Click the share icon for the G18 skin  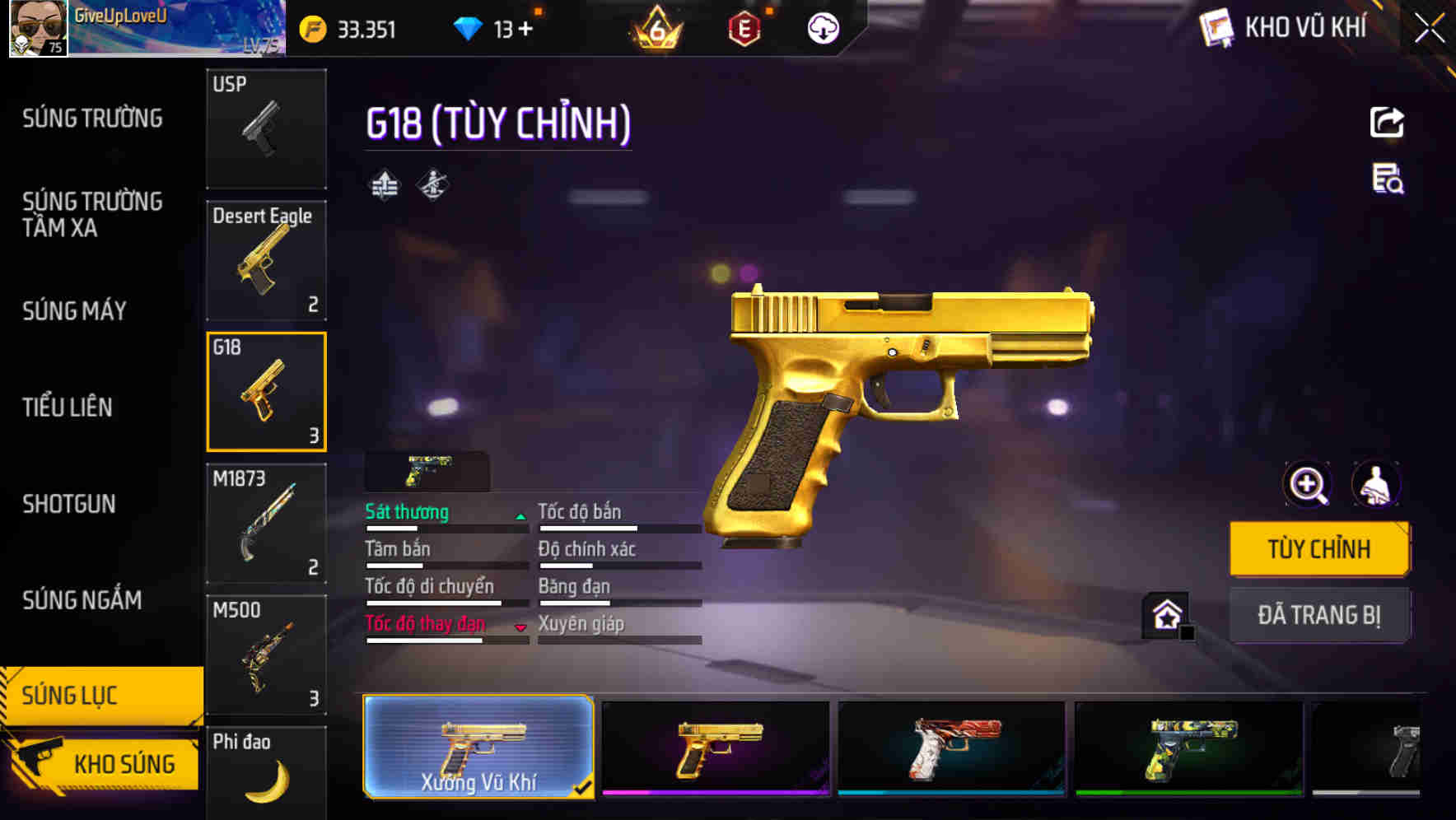click(x=1388, y=122)
